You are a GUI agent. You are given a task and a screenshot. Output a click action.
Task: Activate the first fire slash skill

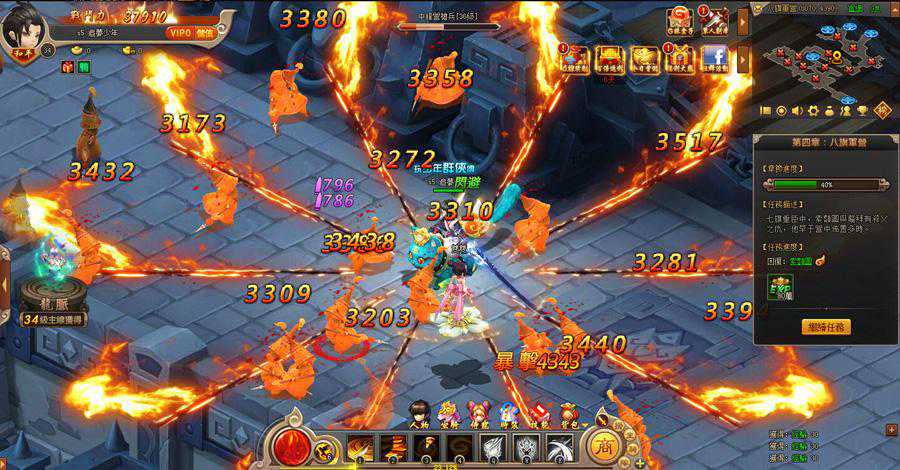coord(360,447)
